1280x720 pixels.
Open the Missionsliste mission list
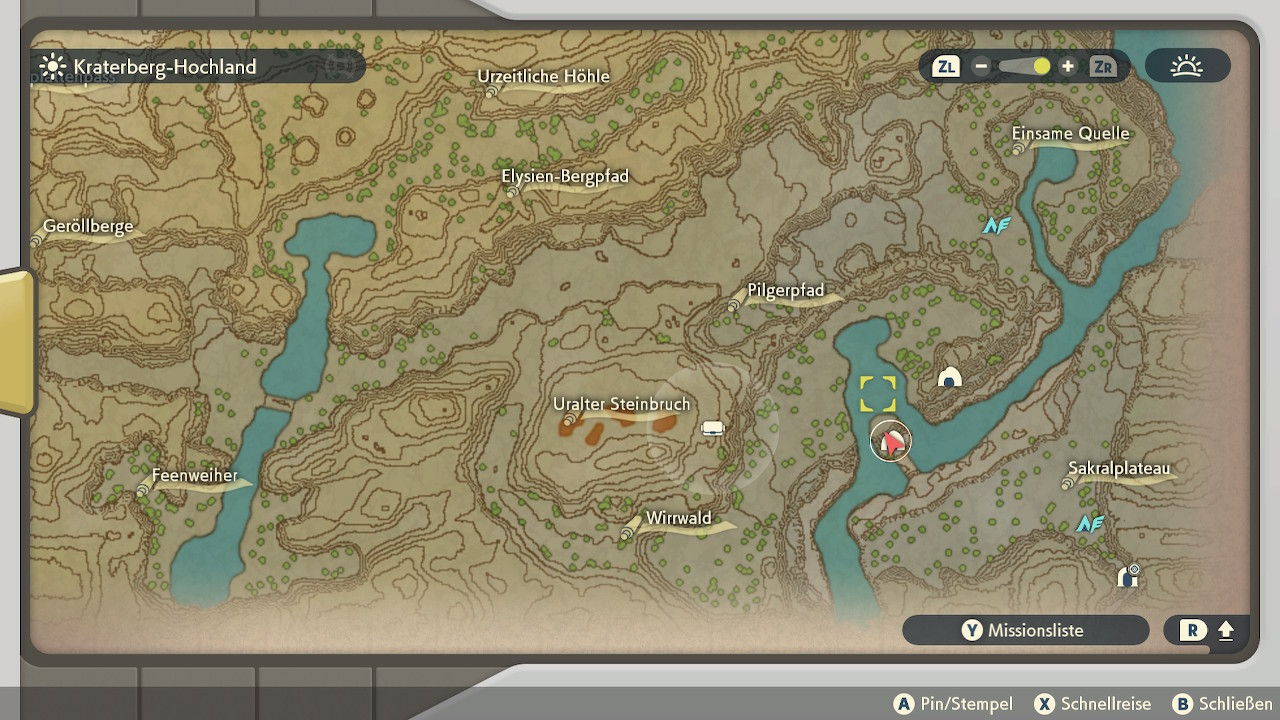[1025, 630]
